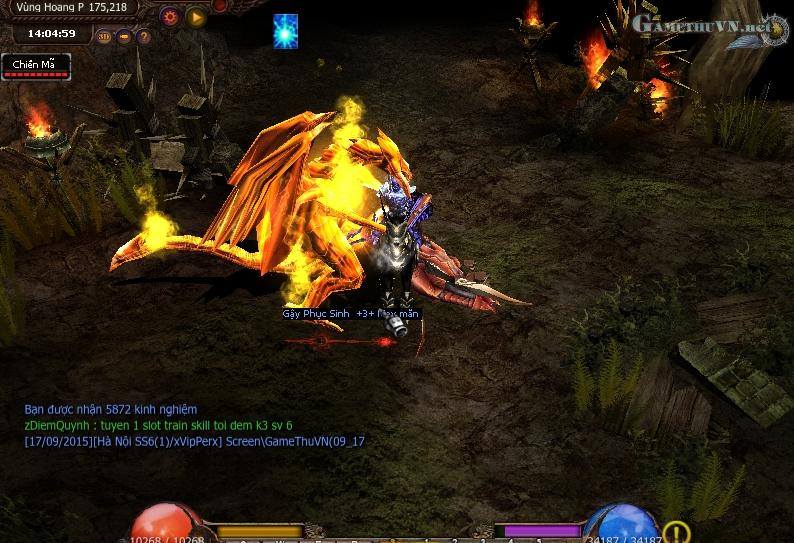
Task: Click the small orange button beside 3D
Action: click(124, 37)
